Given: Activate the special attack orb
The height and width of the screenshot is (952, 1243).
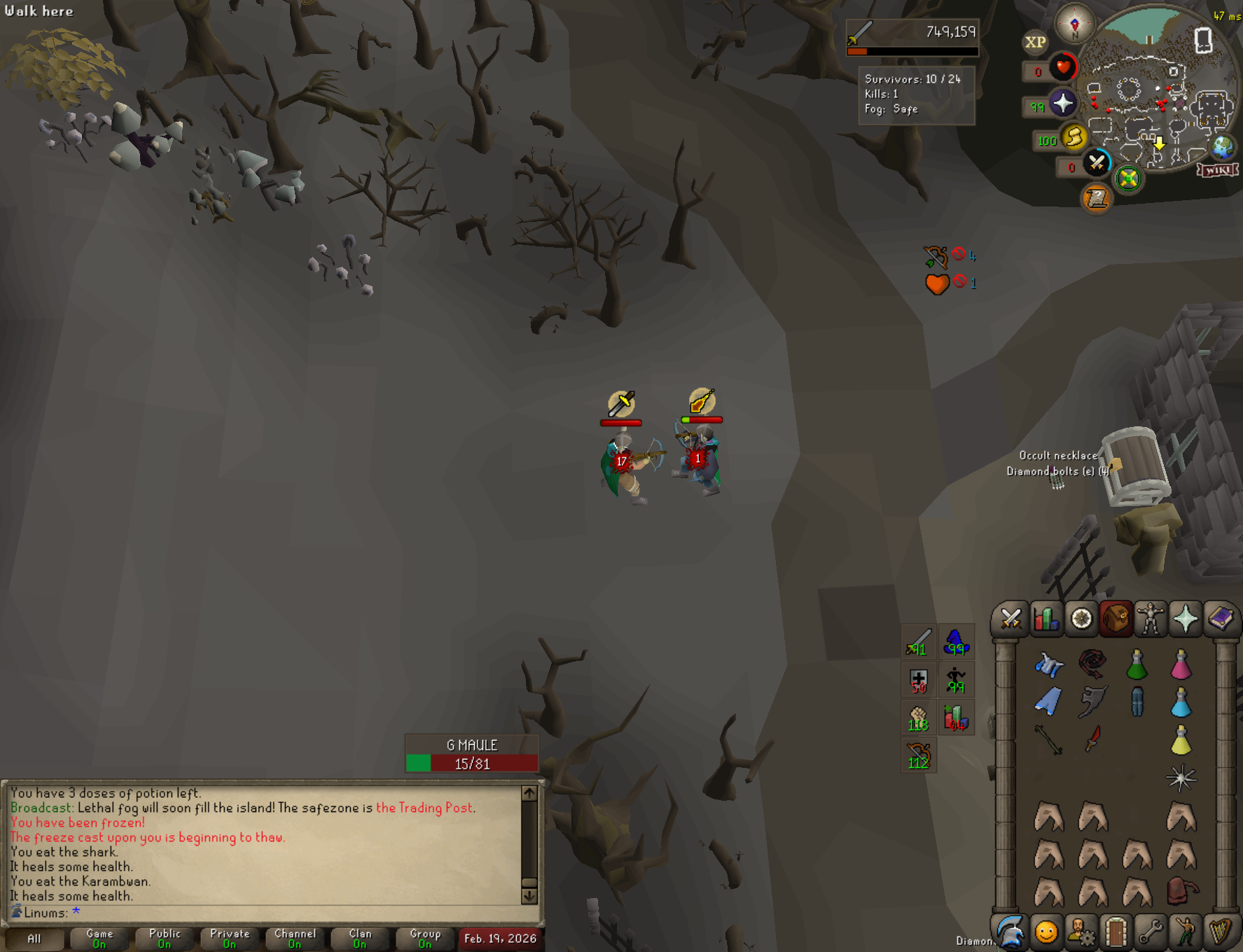Looking at the screenshot, I should coord(1097,163).
